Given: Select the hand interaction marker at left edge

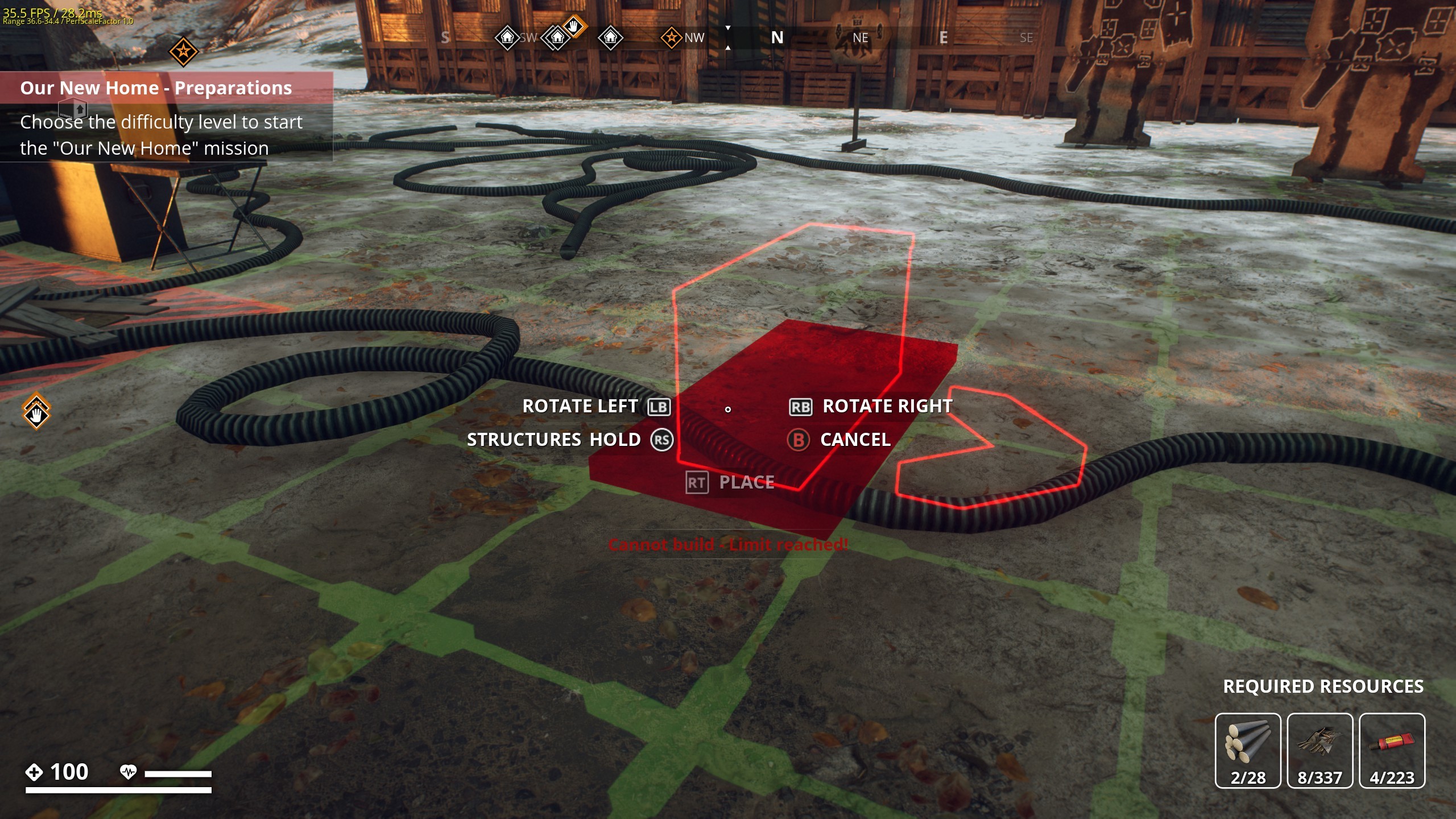Looking at the screenshot, I should (36, 412).
